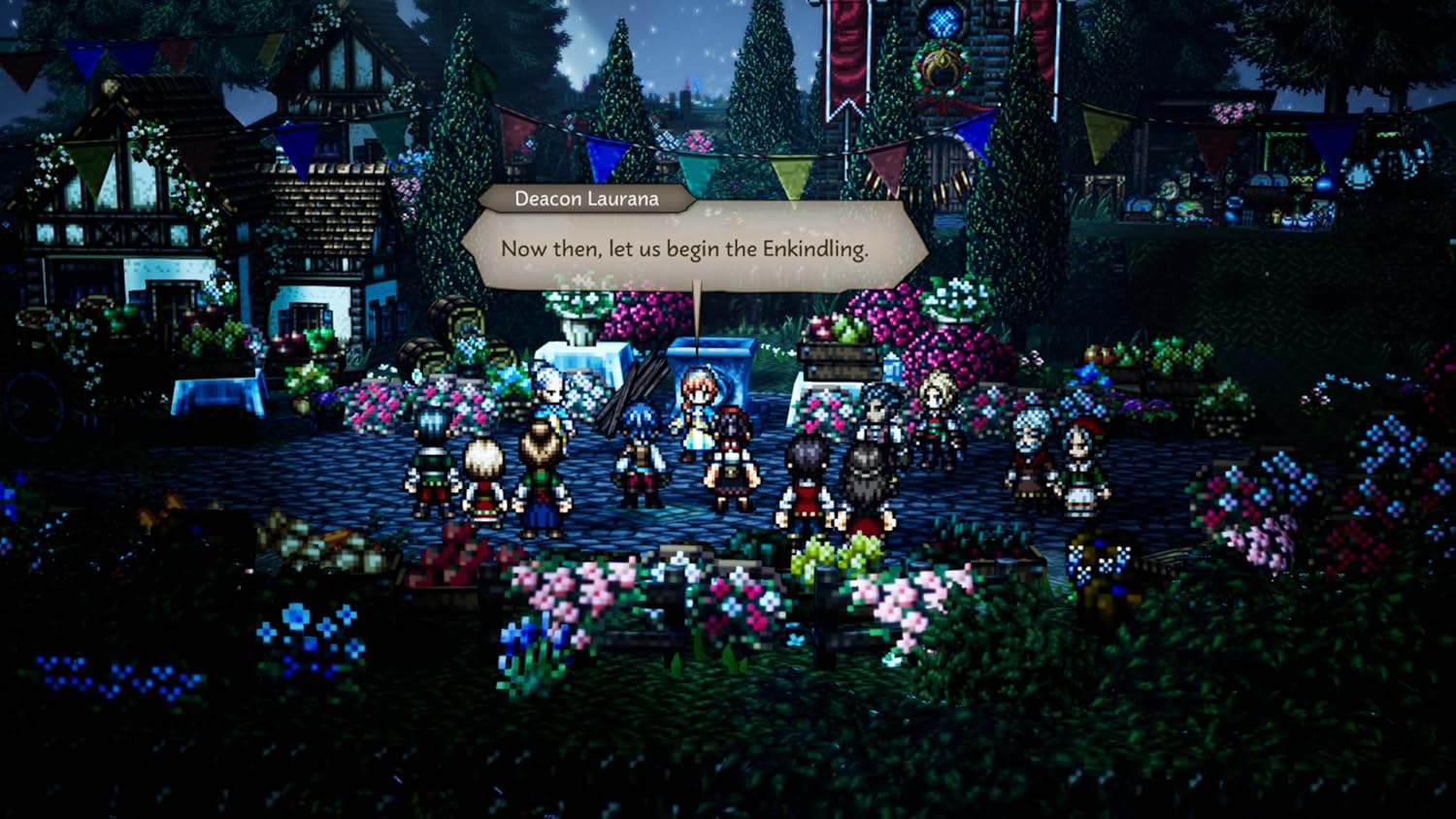Click the blue-haired character near the fountain

[x=641, y=427]
